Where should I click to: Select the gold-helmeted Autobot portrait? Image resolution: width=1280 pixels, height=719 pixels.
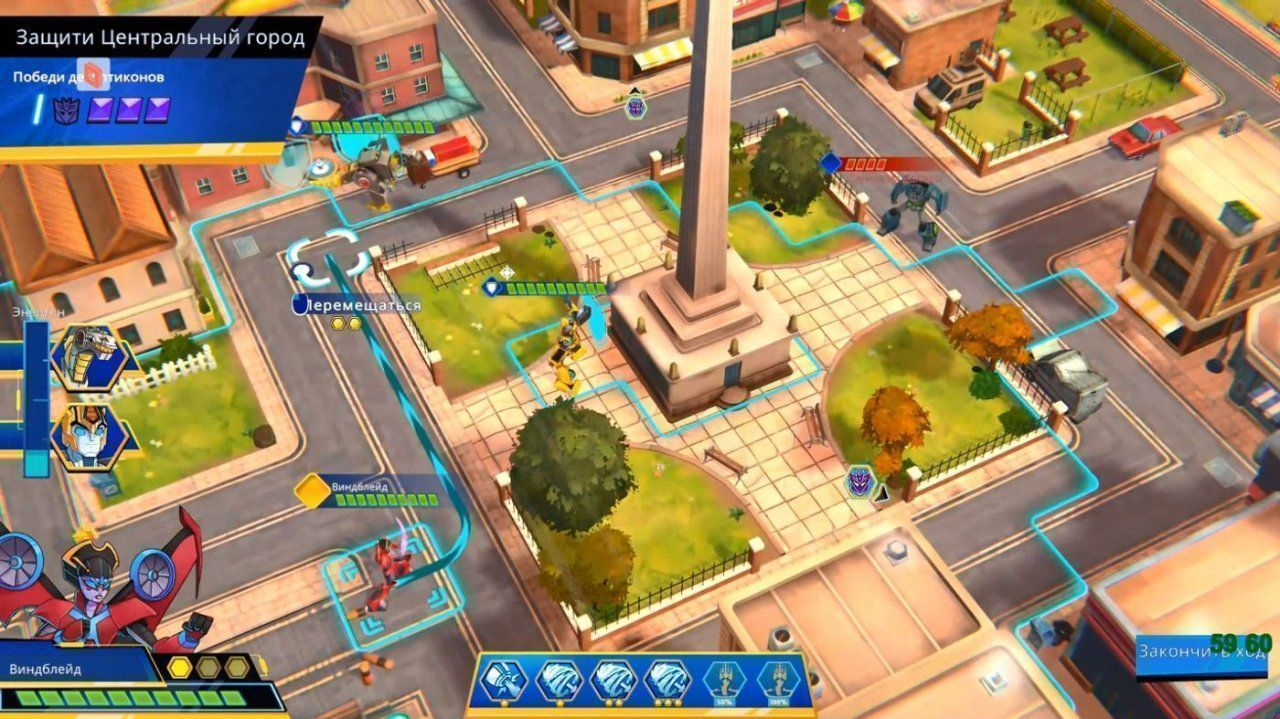tap(88, 437)
